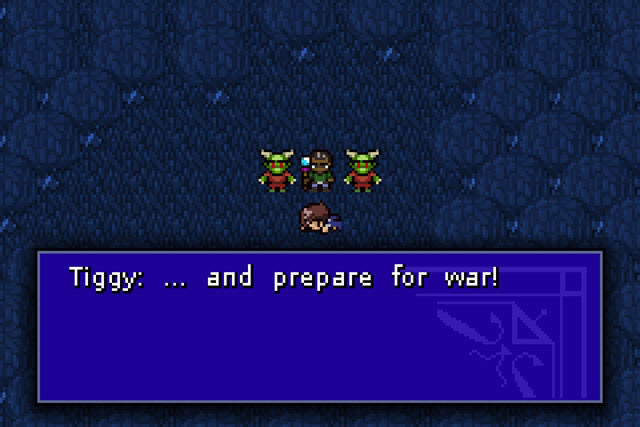Advance Tiggy's dialogue message box
The height and width of the screenshot is (427, 640).
(320, 326)
